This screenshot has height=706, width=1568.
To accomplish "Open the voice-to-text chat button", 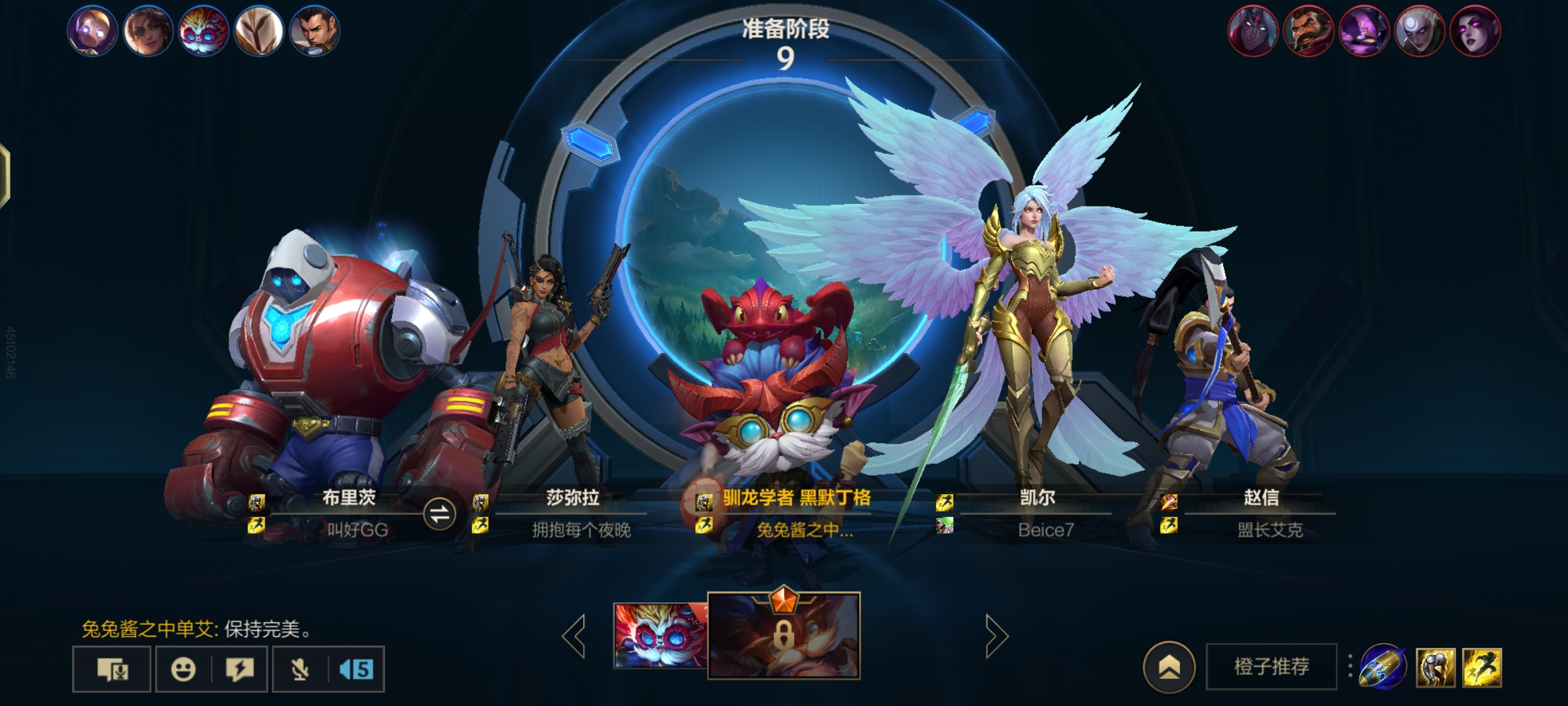I will 112,669.
